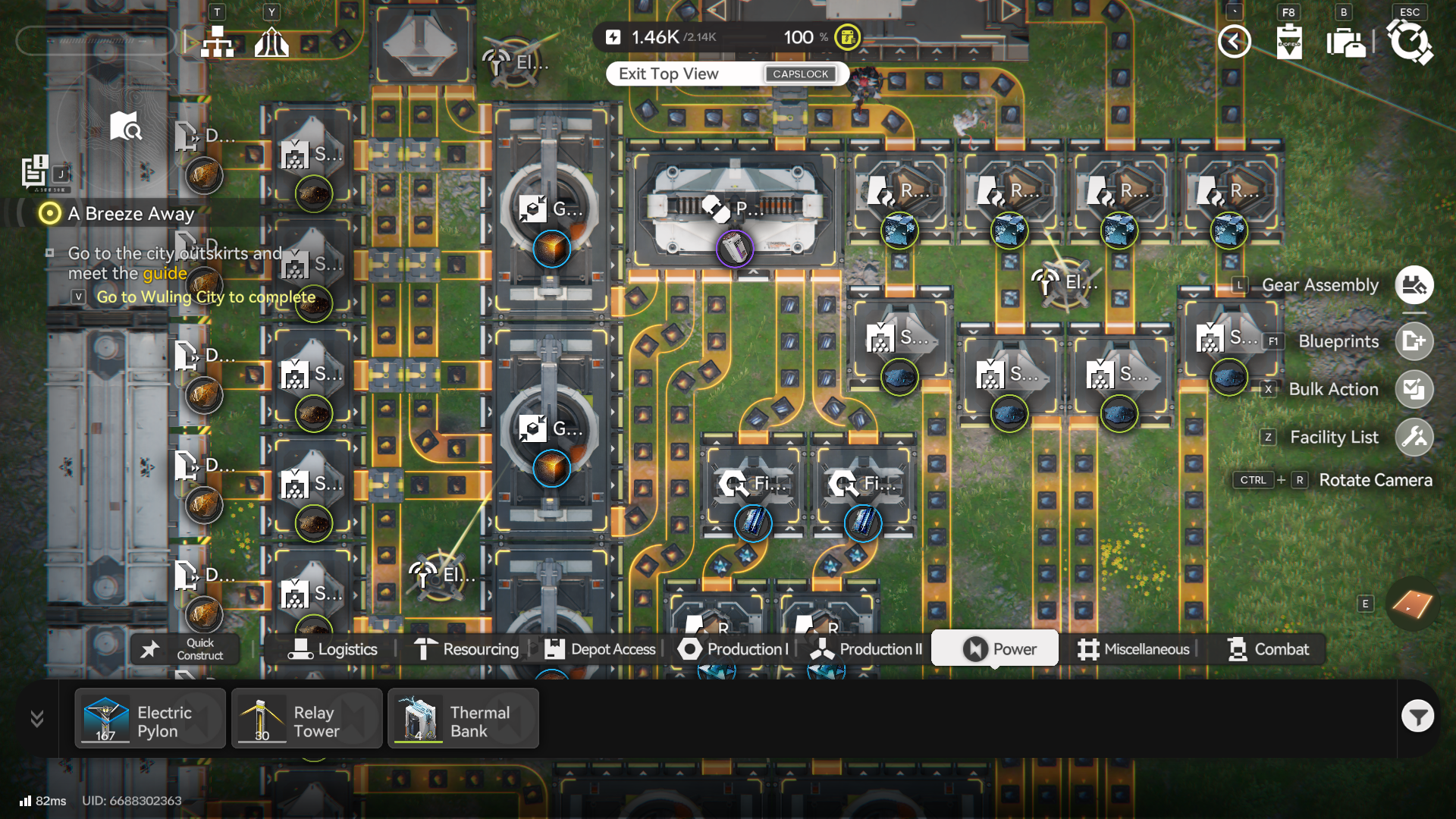Open the Resourcing build category
This screenshot has height=819, width=1456.
[466, 649]
